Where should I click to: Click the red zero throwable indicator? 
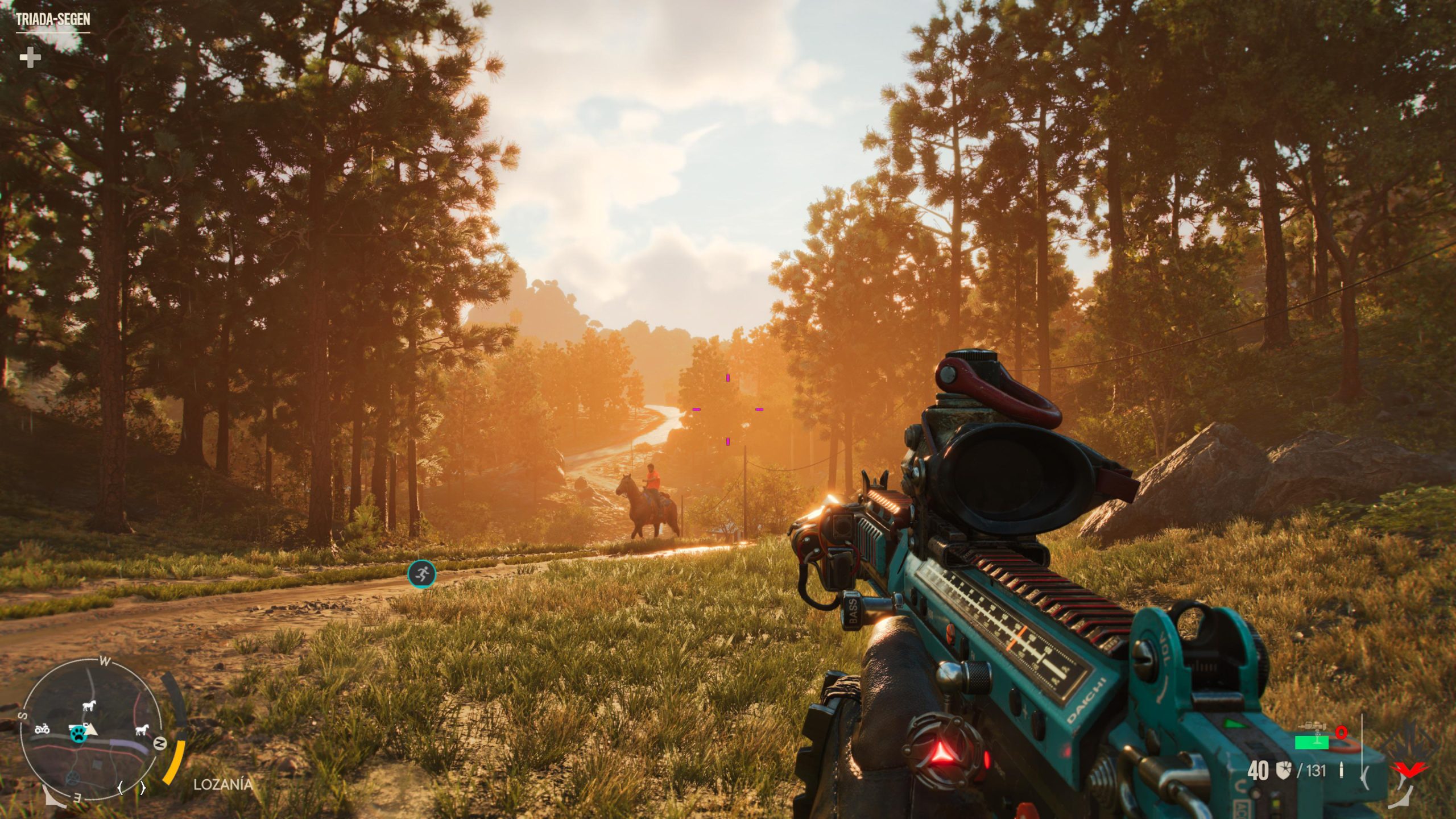pyautogui.click(x=1341, y=733)
